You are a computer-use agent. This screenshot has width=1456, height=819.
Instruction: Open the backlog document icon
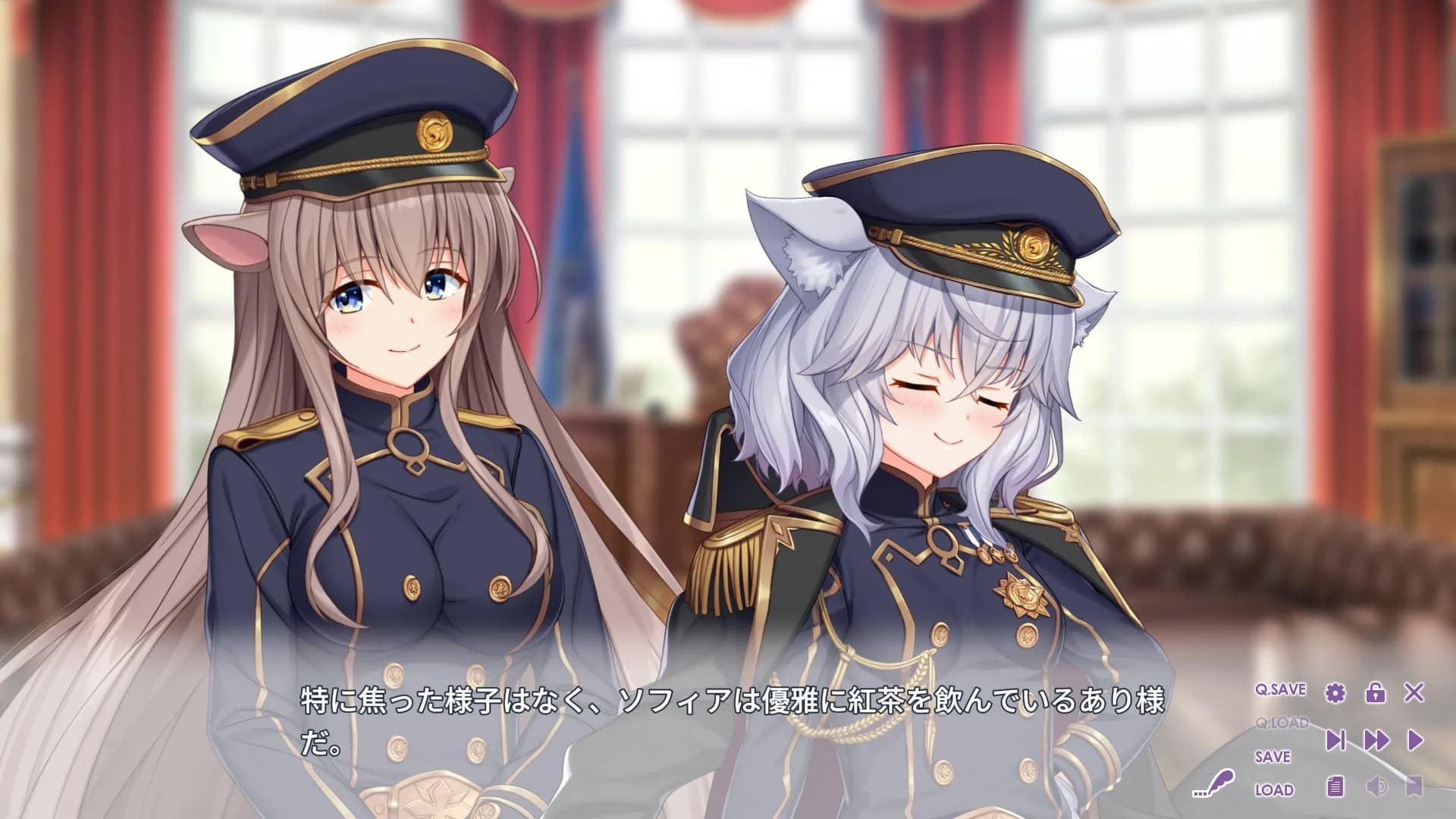[1335, 788]
